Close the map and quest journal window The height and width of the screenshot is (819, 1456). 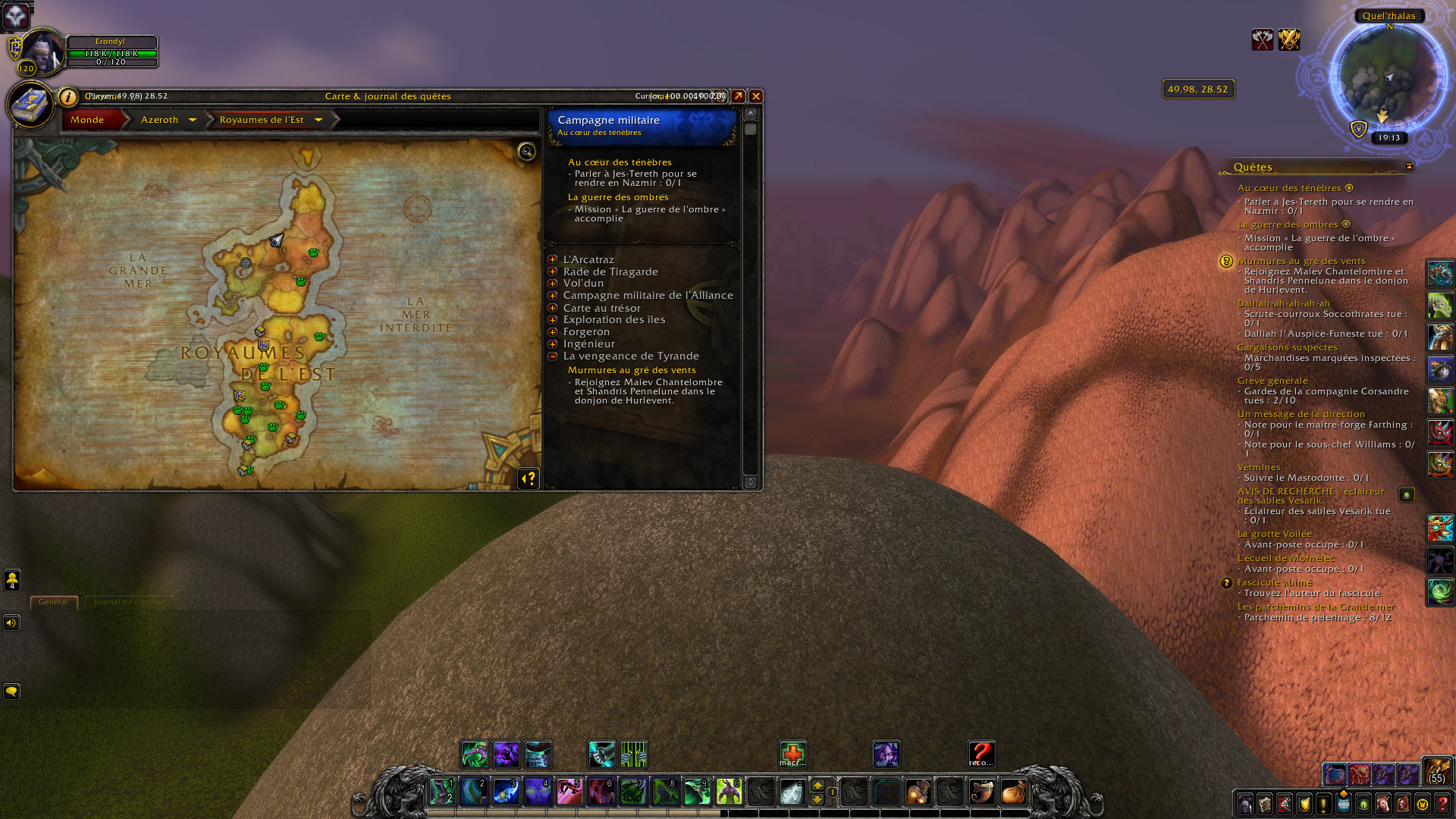(756, 96)
